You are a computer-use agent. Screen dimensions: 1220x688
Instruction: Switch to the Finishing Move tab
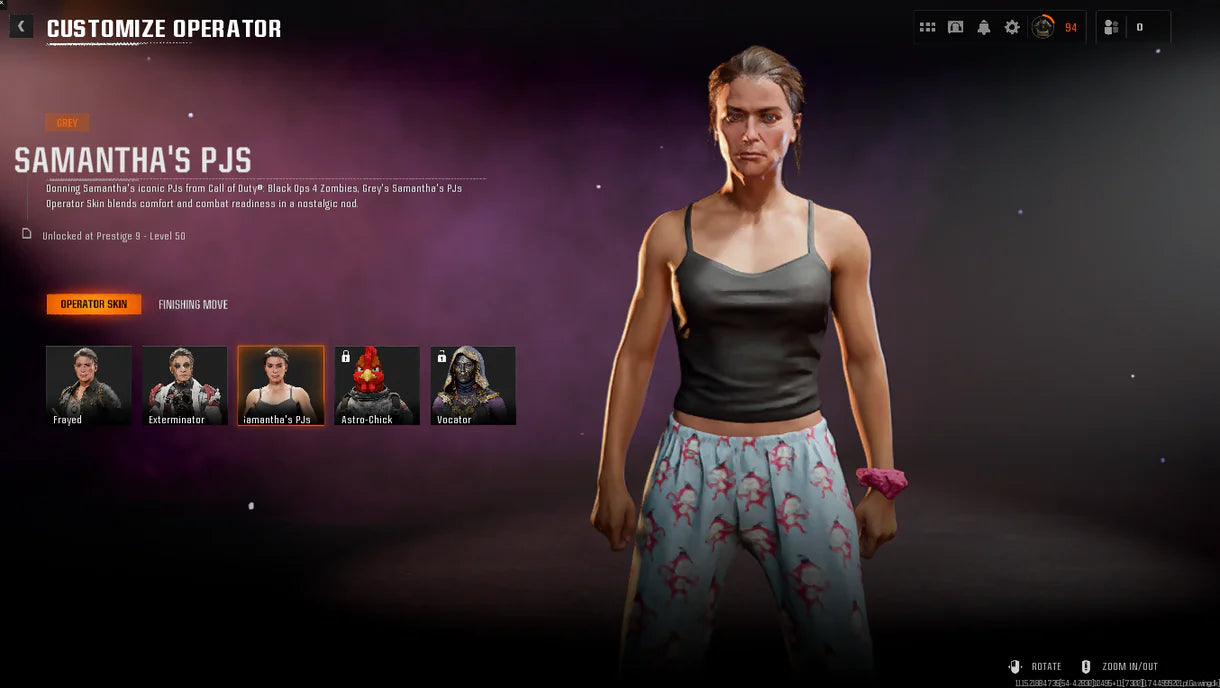(193, 304)
